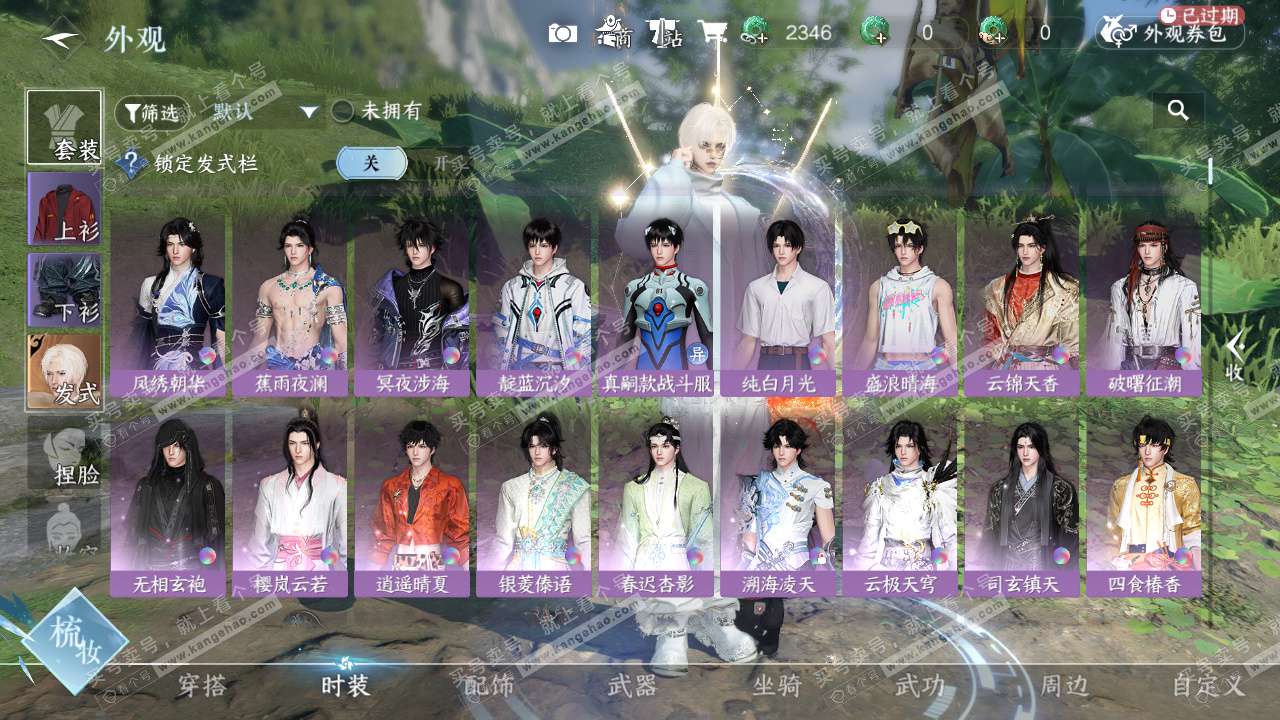Toggle the 未拥有 checkbox
This screenshot has height=720, width=1280.
(343, 111)
